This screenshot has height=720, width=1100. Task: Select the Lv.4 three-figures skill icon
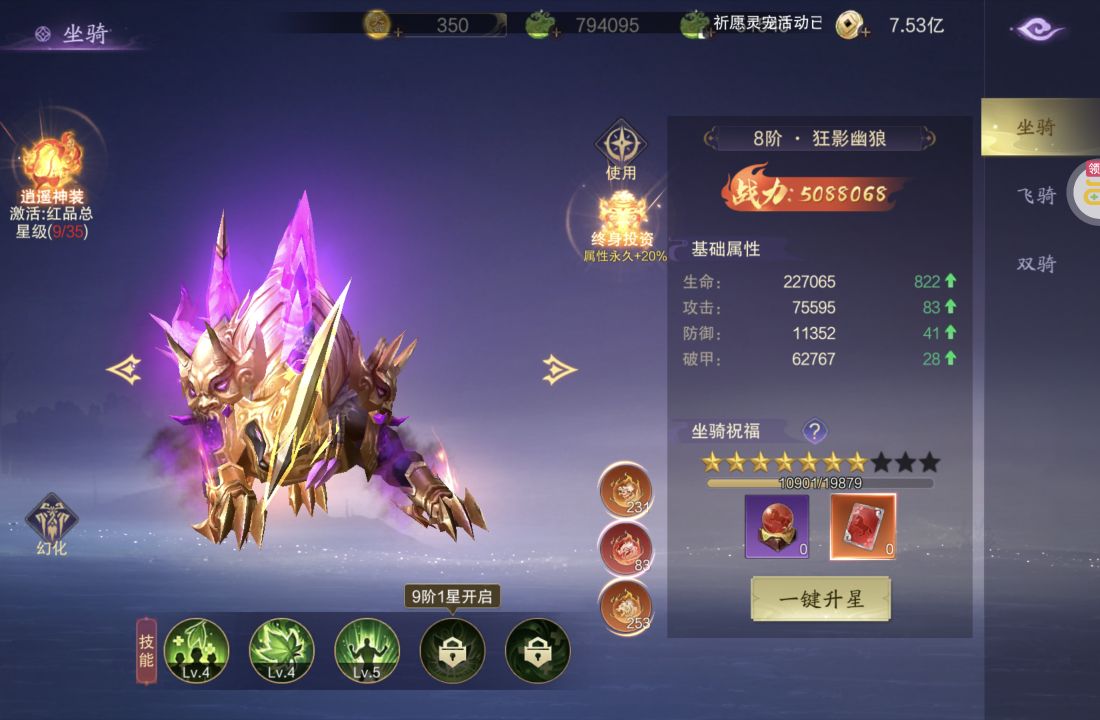[x=196, y=650]
